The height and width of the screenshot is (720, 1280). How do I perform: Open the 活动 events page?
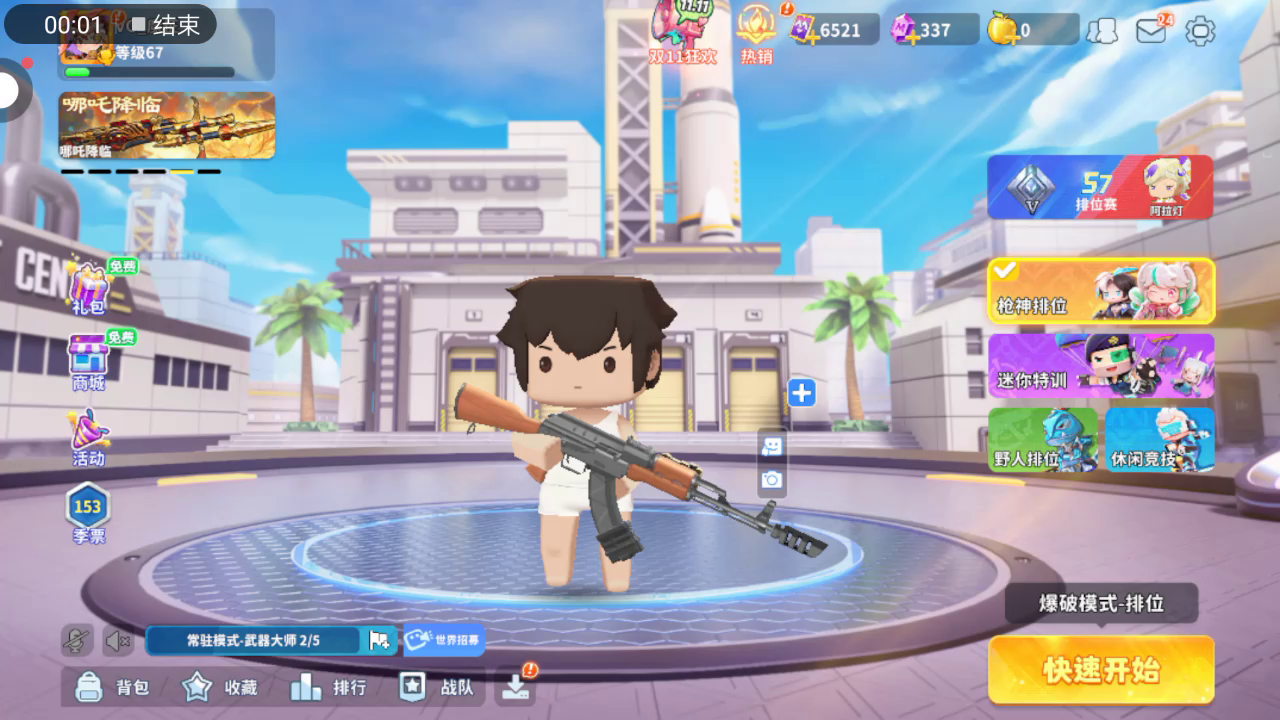(88, 437)
